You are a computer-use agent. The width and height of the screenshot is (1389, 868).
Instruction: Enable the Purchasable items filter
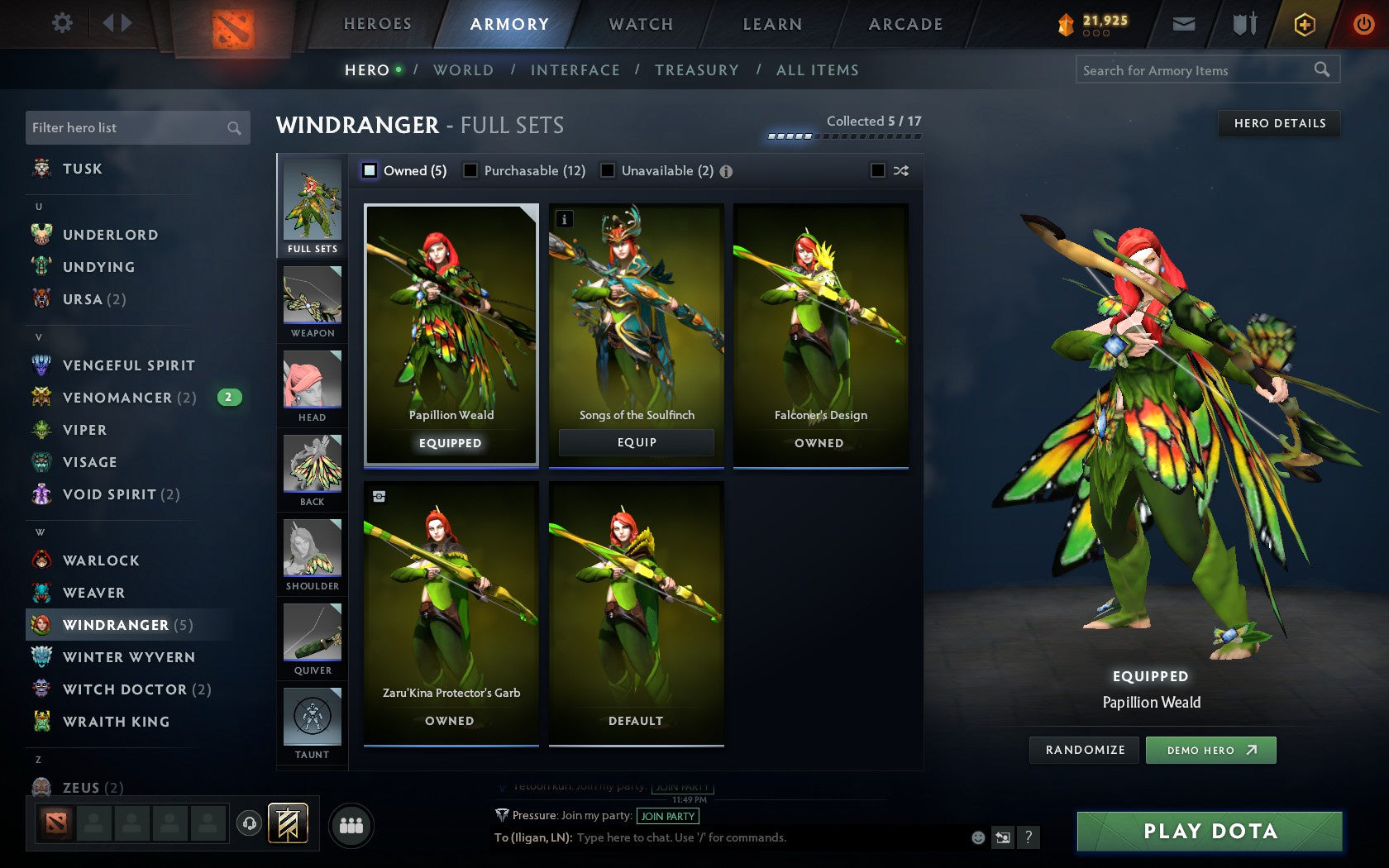tap(471, 170)
